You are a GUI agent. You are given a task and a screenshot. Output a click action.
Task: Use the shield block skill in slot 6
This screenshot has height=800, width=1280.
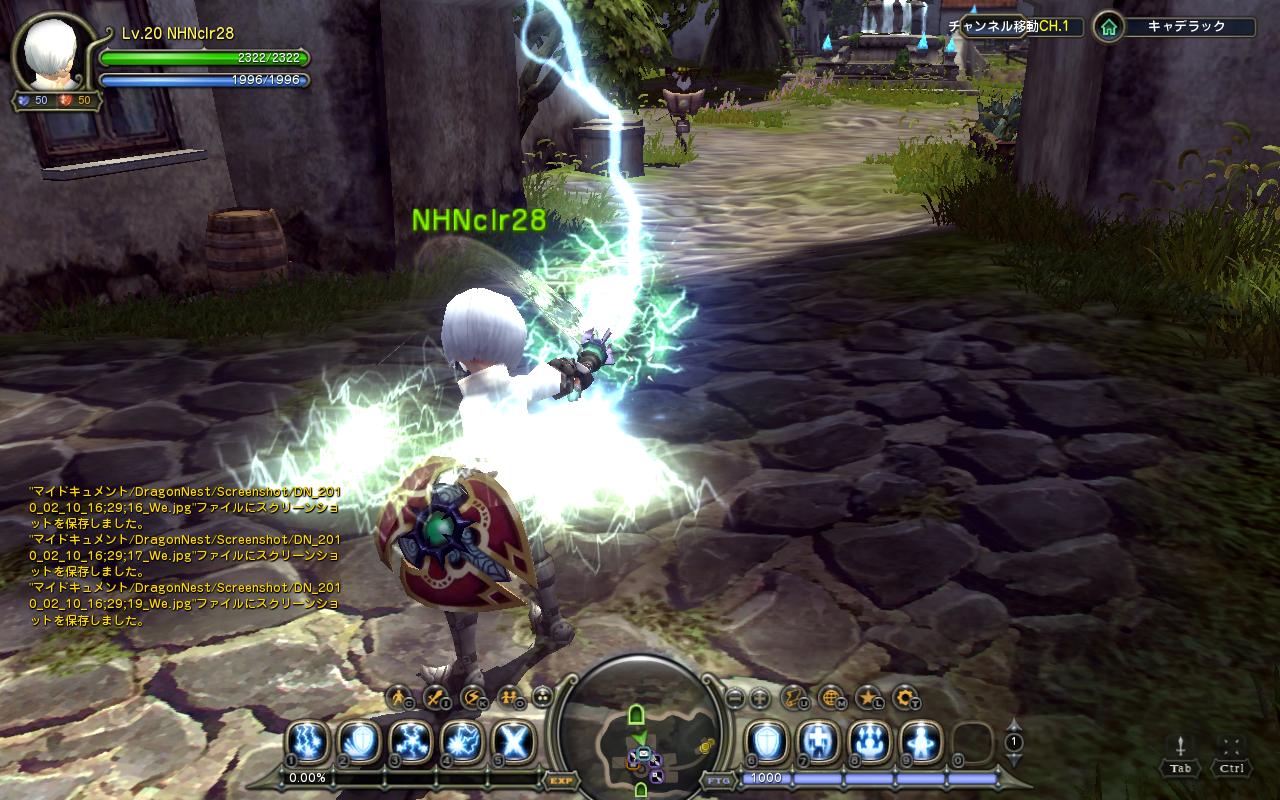(x=767, y=742)
